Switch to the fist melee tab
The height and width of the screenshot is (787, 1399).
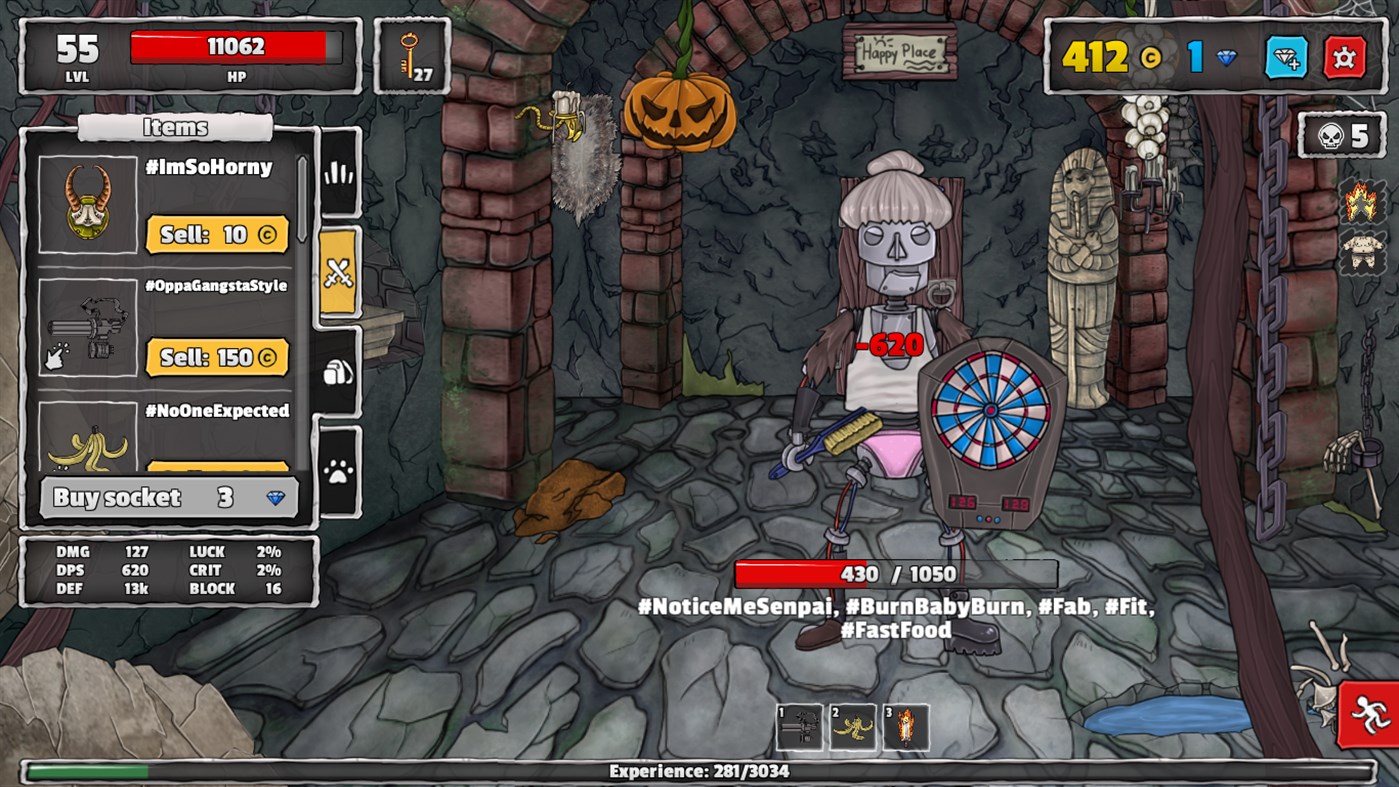[x=336, y=172]
